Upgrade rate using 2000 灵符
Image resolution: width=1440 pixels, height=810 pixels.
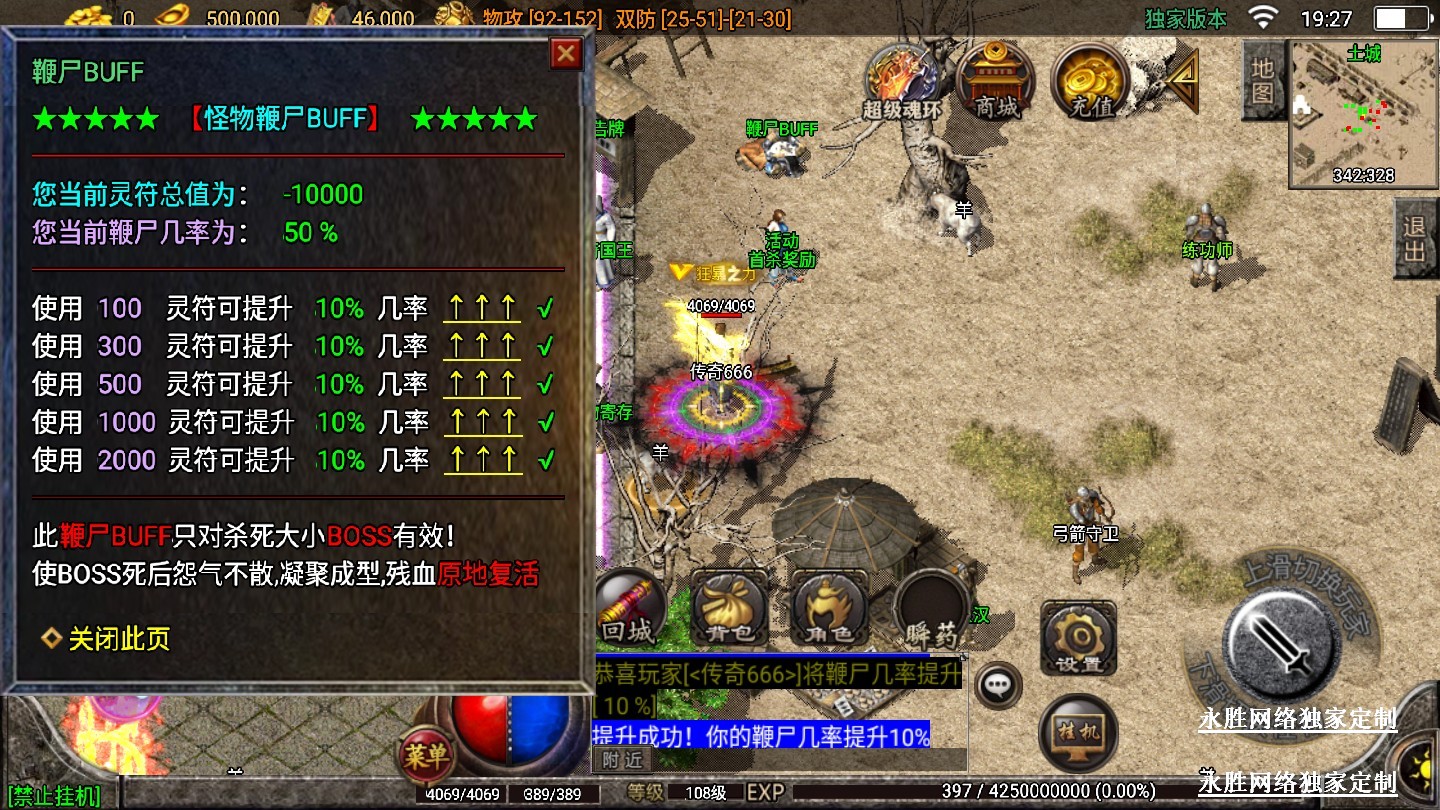point(482,461)
